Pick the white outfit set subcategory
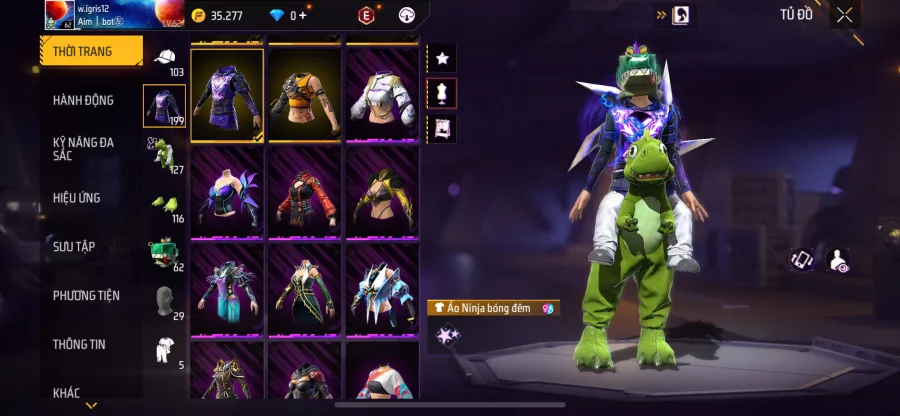This screenshot has width=900, height=416. pyautogui.click(x=164, y=349)
